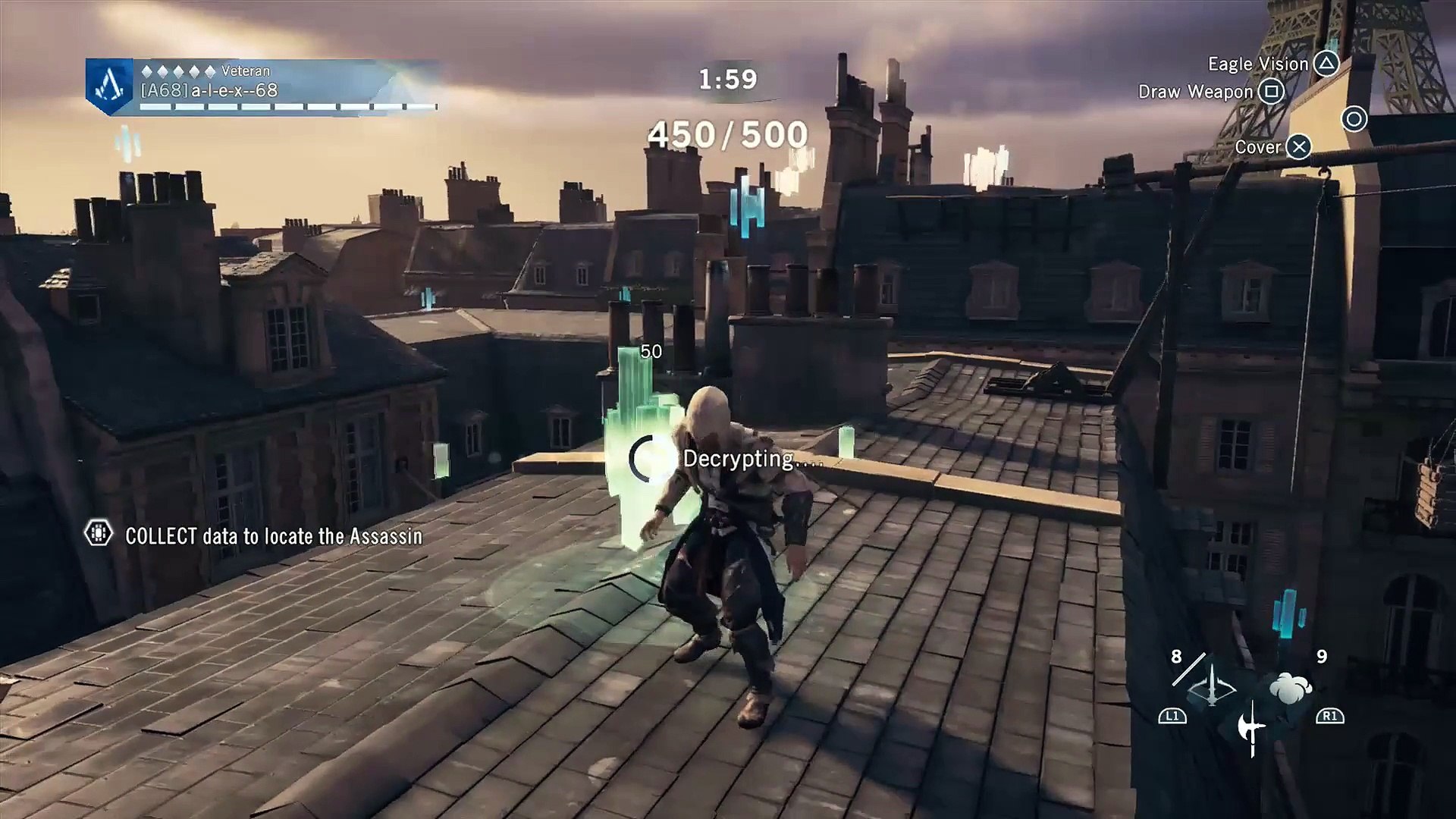Select the halberd weapon icon

point(1250,729)
